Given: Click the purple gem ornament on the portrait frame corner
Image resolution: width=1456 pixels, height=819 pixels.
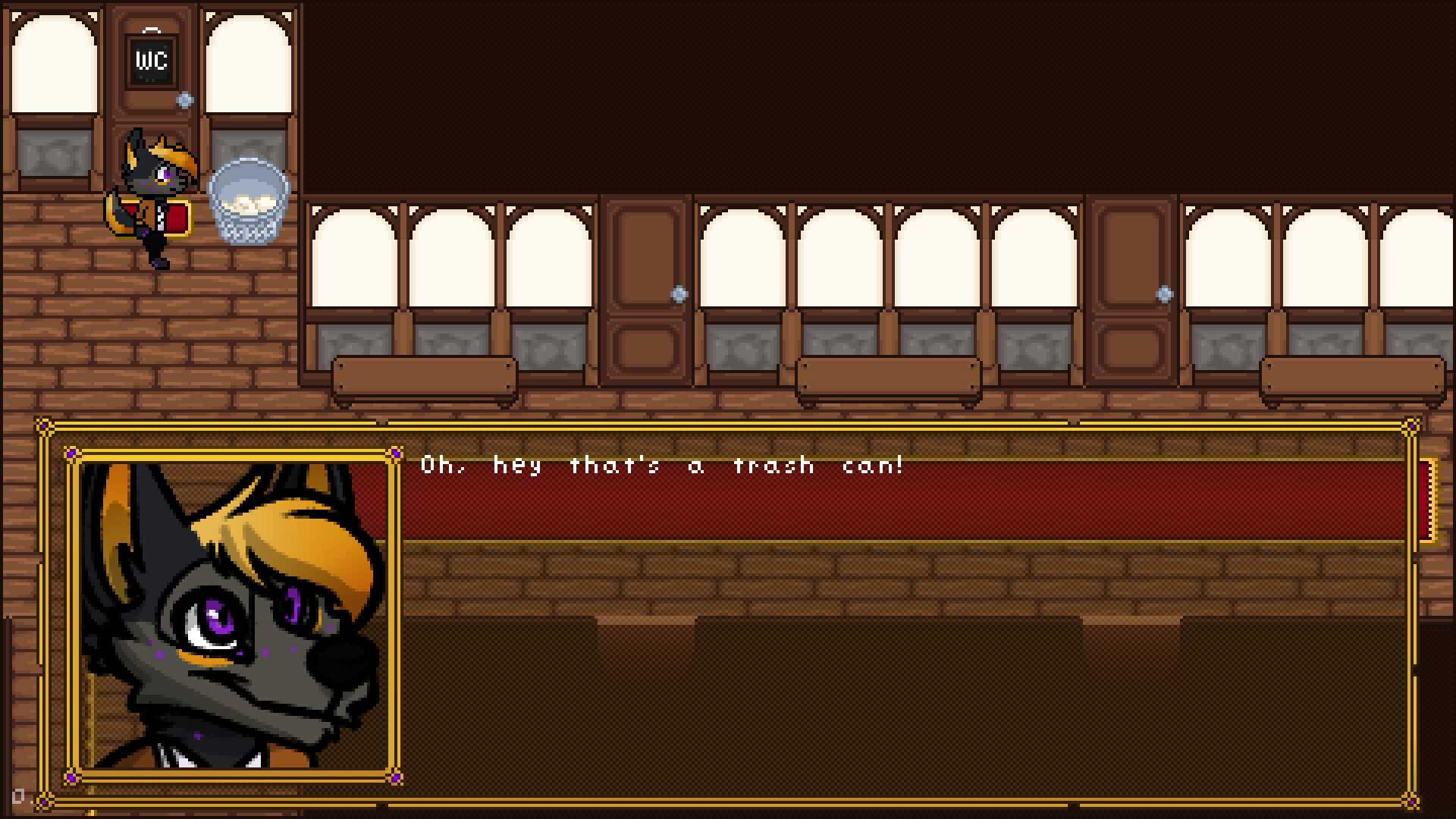Looking at the screenshot, I should pyautogui.click(x=72, y=450).
